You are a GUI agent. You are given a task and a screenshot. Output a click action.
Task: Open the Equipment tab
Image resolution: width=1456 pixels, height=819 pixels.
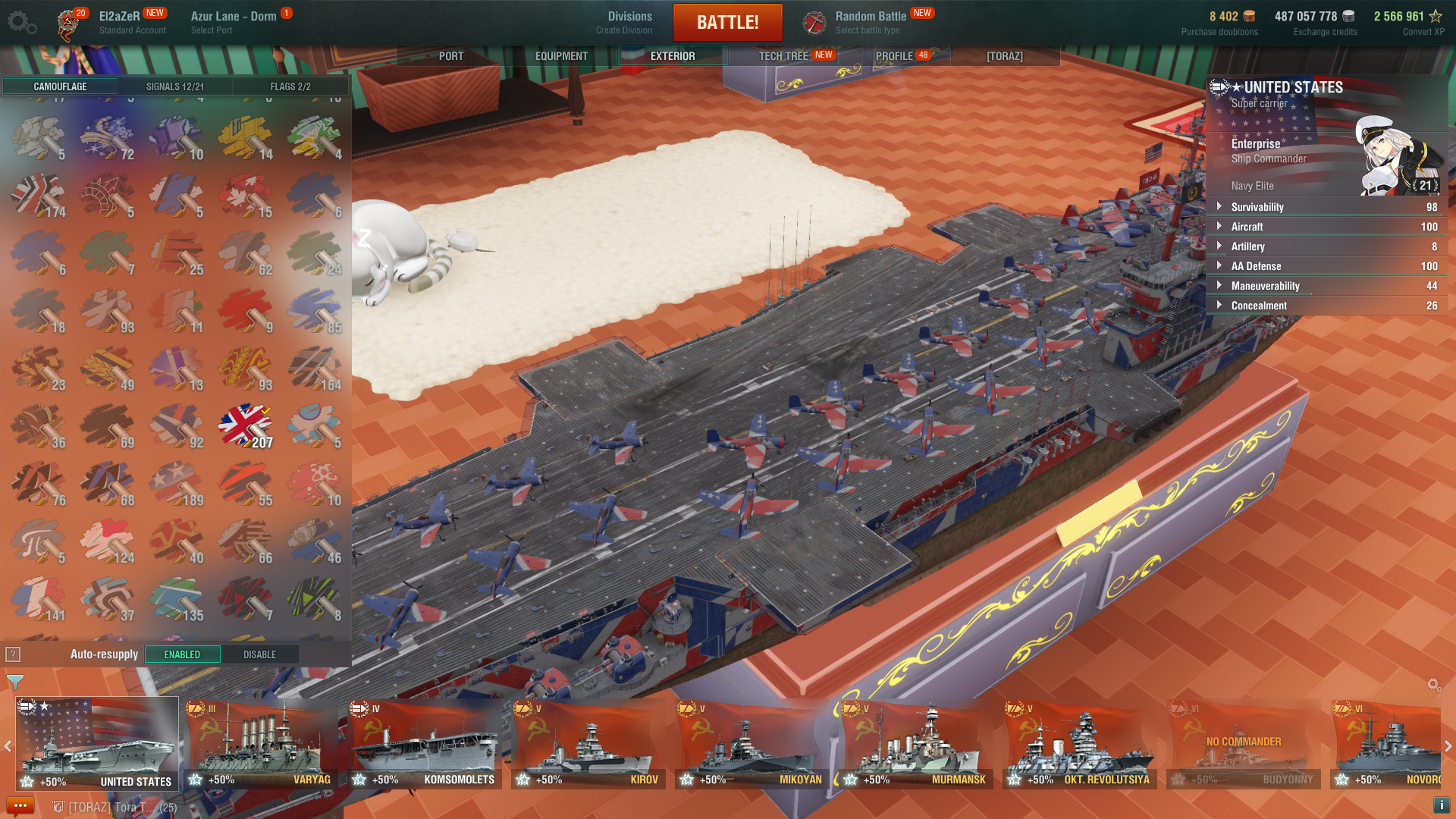561,56
